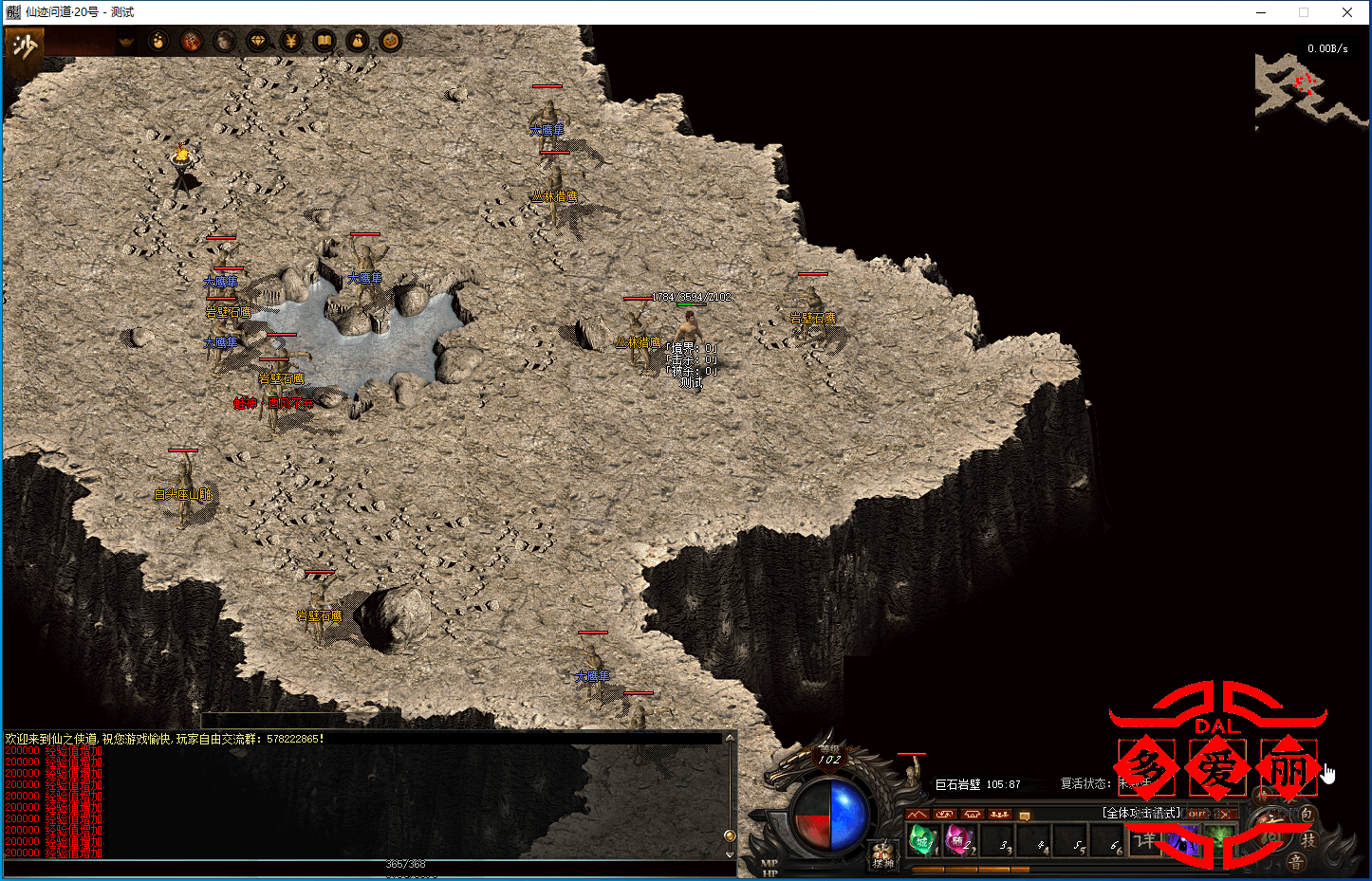Click the 沙 guild icon
1372x881 pixels.
(x=24, y=46)
